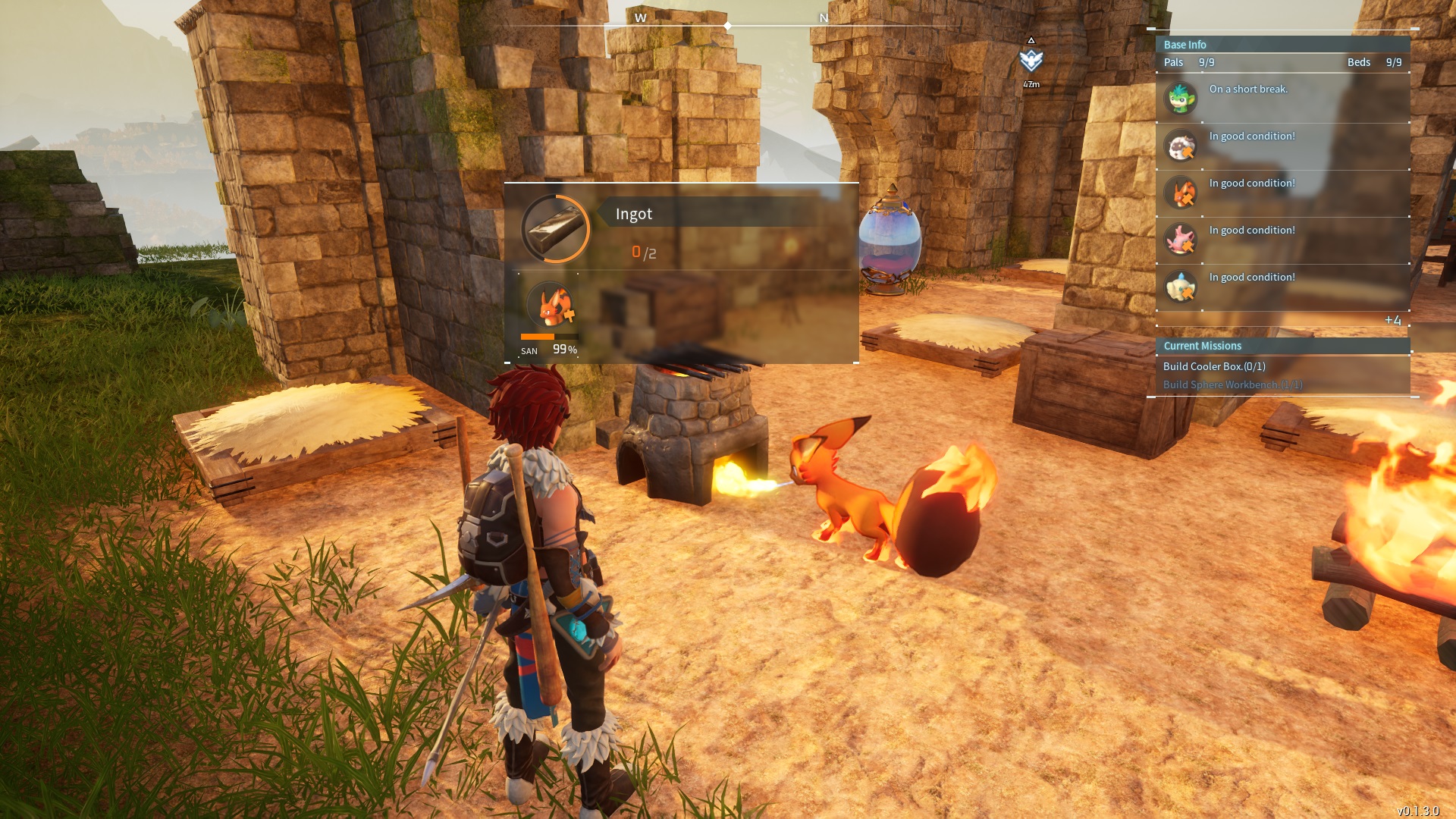Expand the Current Missions section header

pyautogui.click(x=1201, y=346)
